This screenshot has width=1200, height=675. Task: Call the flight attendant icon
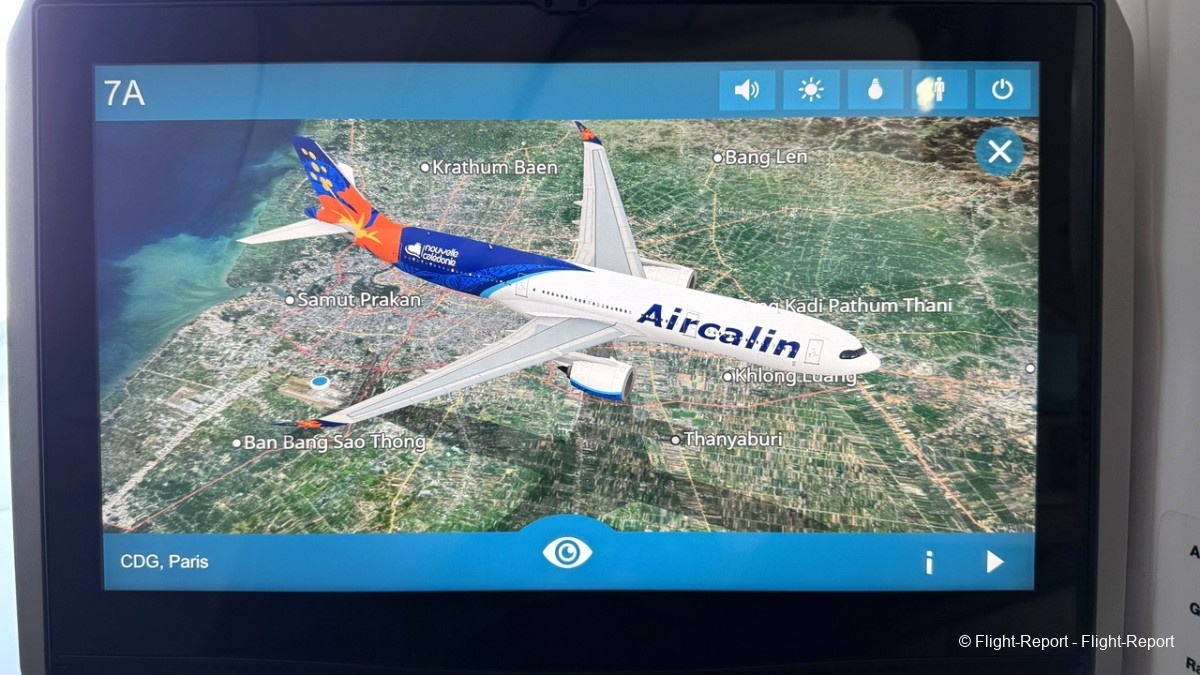939,91
